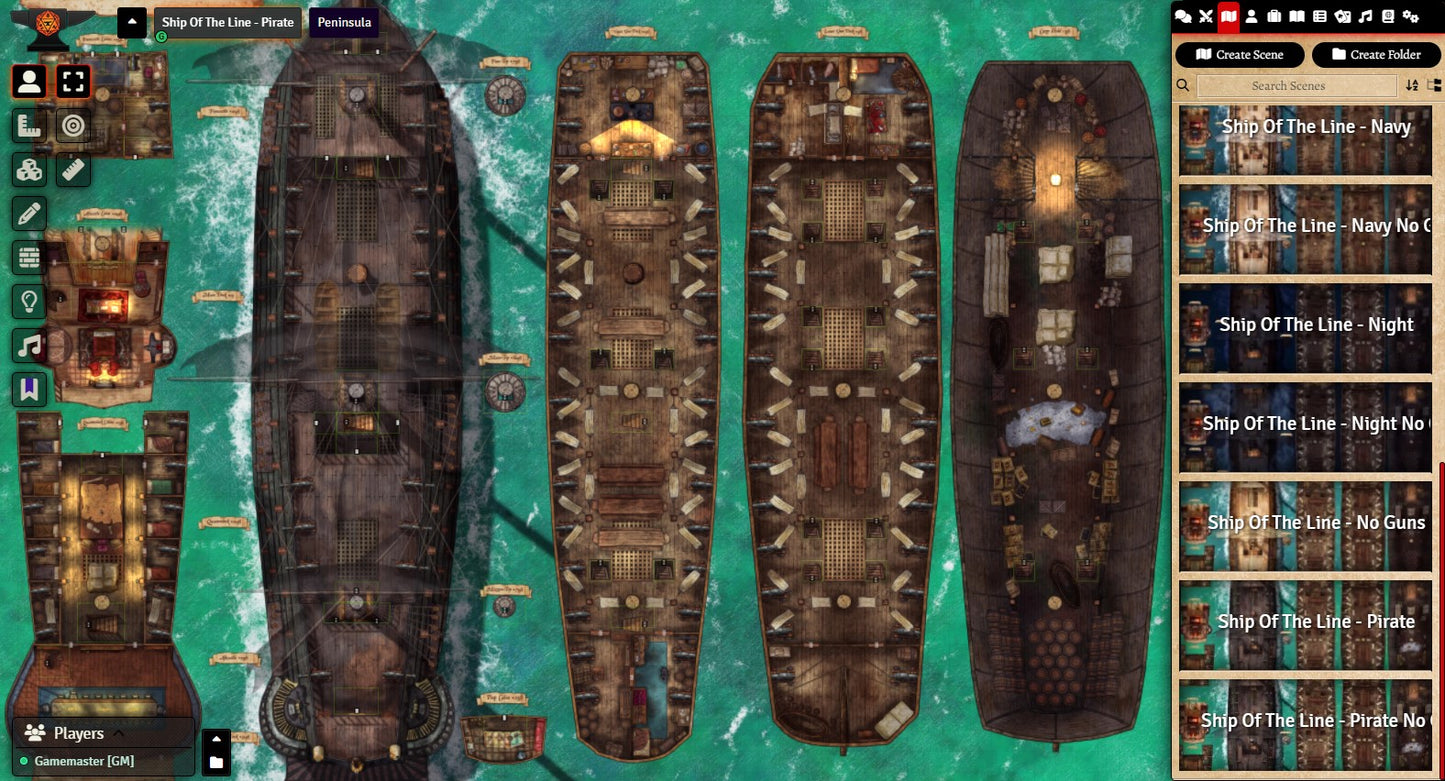1445x781 pixels.
Task: Activate the drawing pencil tools
Action: point(29,213)
